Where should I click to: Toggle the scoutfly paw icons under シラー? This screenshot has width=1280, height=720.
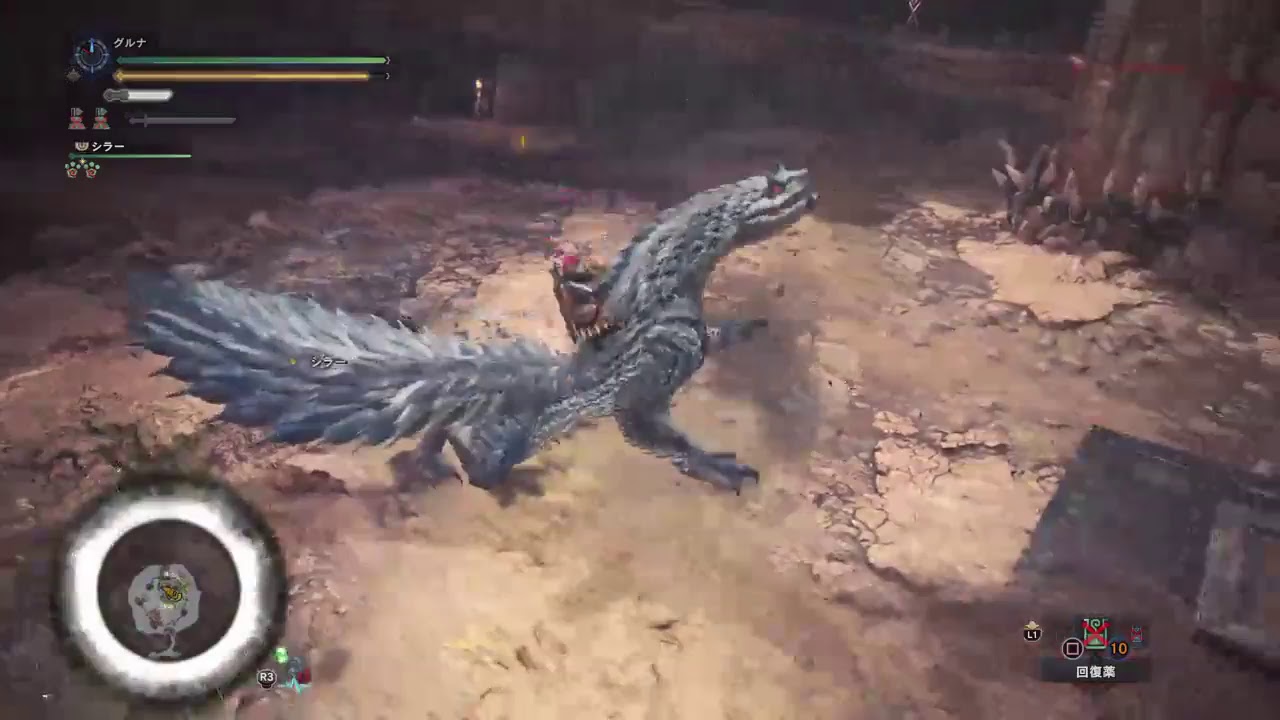pyautogui.click(x=82, y=166)
